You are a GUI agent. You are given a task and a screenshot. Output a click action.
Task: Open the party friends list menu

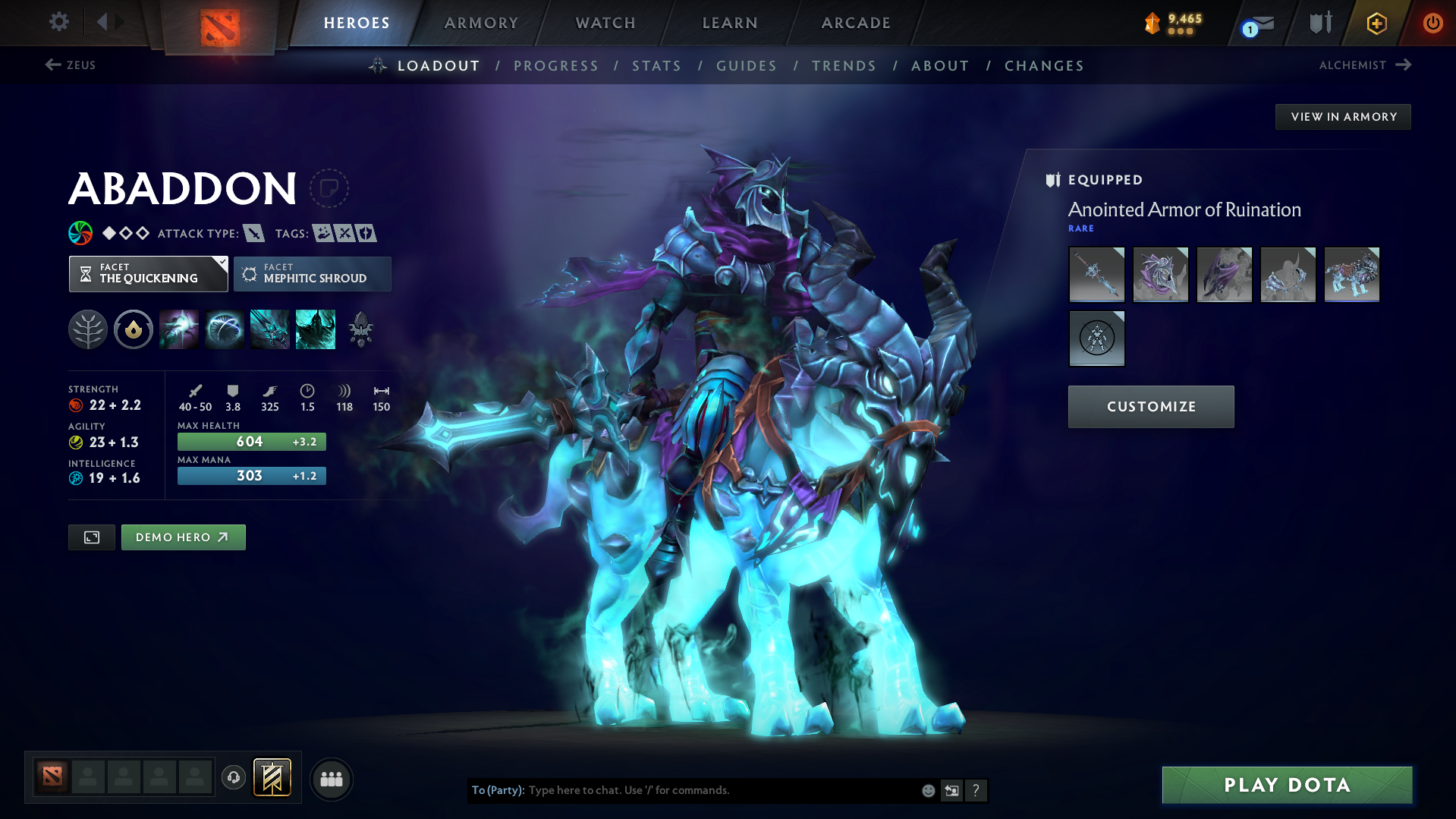(x=331, y=779)
